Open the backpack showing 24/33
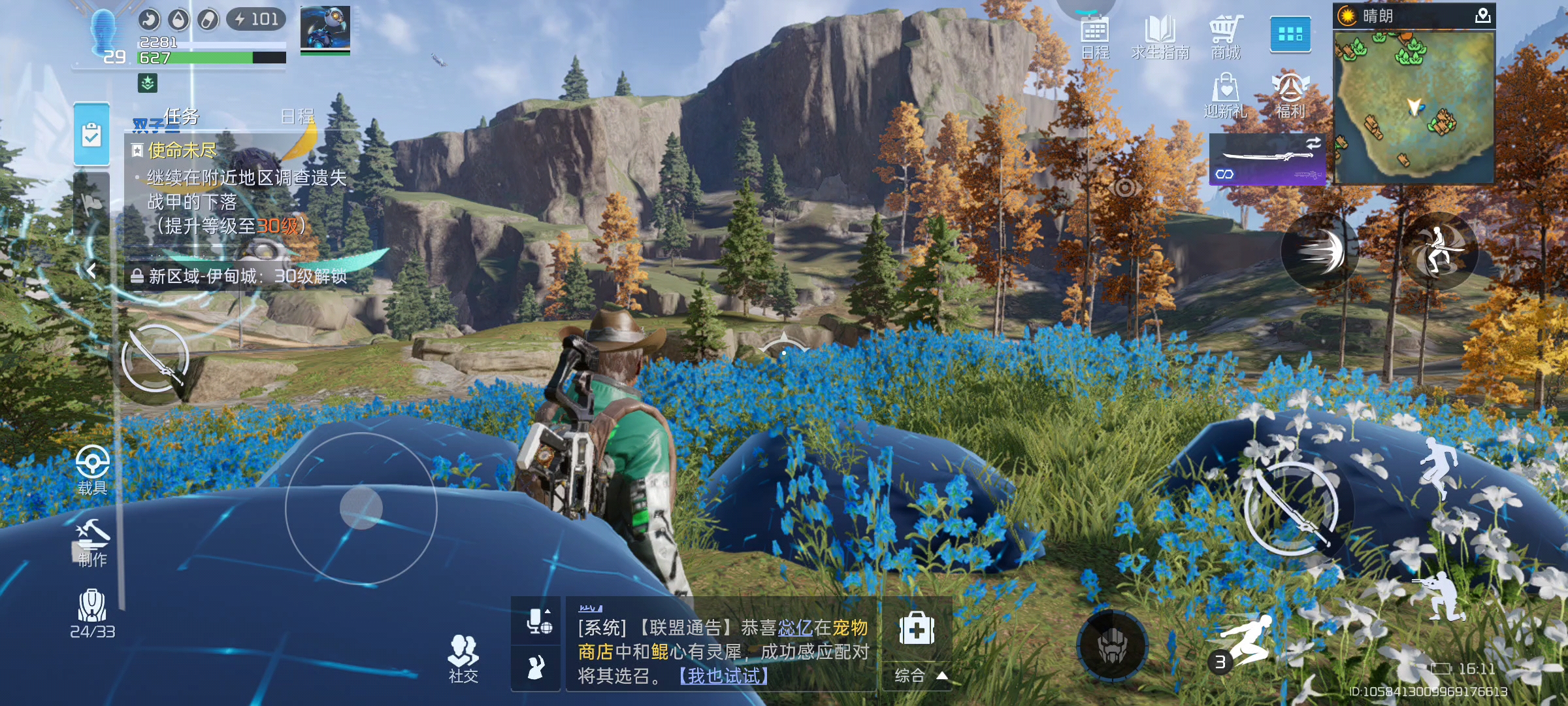The width and height of the screenshot is (1568, 706). pos(92,613)
